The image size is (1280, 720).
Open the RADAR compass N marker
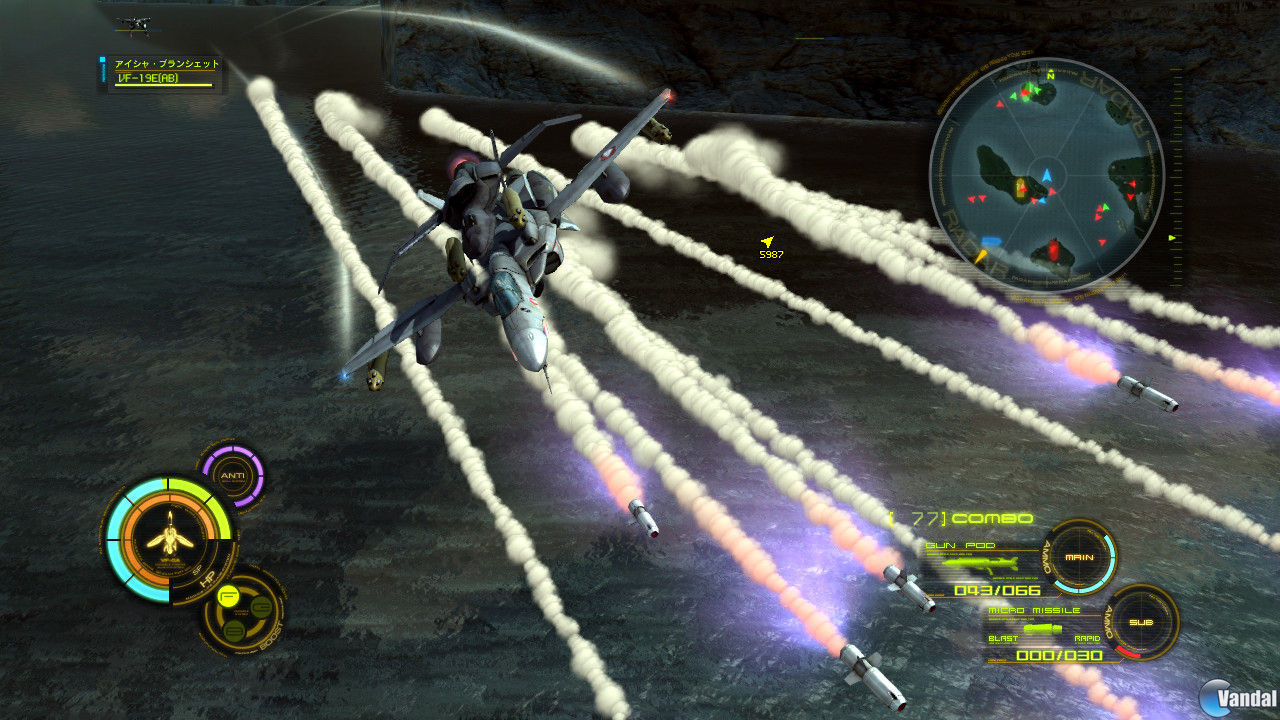[1051, 76]
